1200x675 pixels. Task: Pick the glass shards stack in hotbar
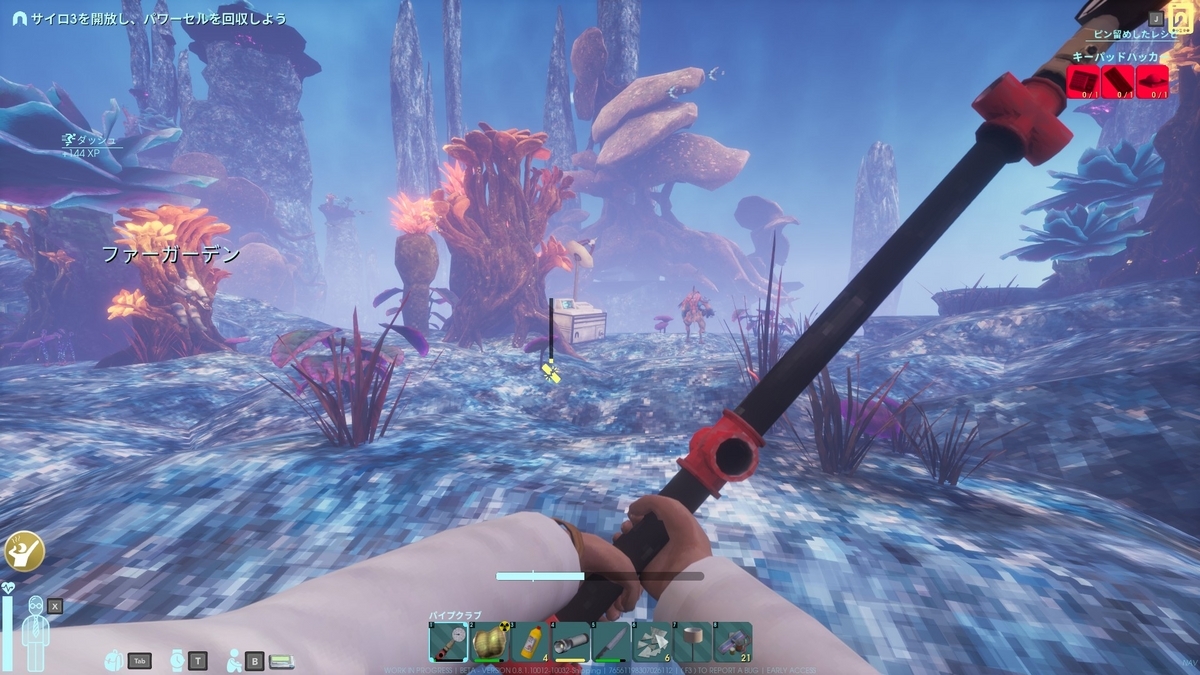[x=652, y=641]
